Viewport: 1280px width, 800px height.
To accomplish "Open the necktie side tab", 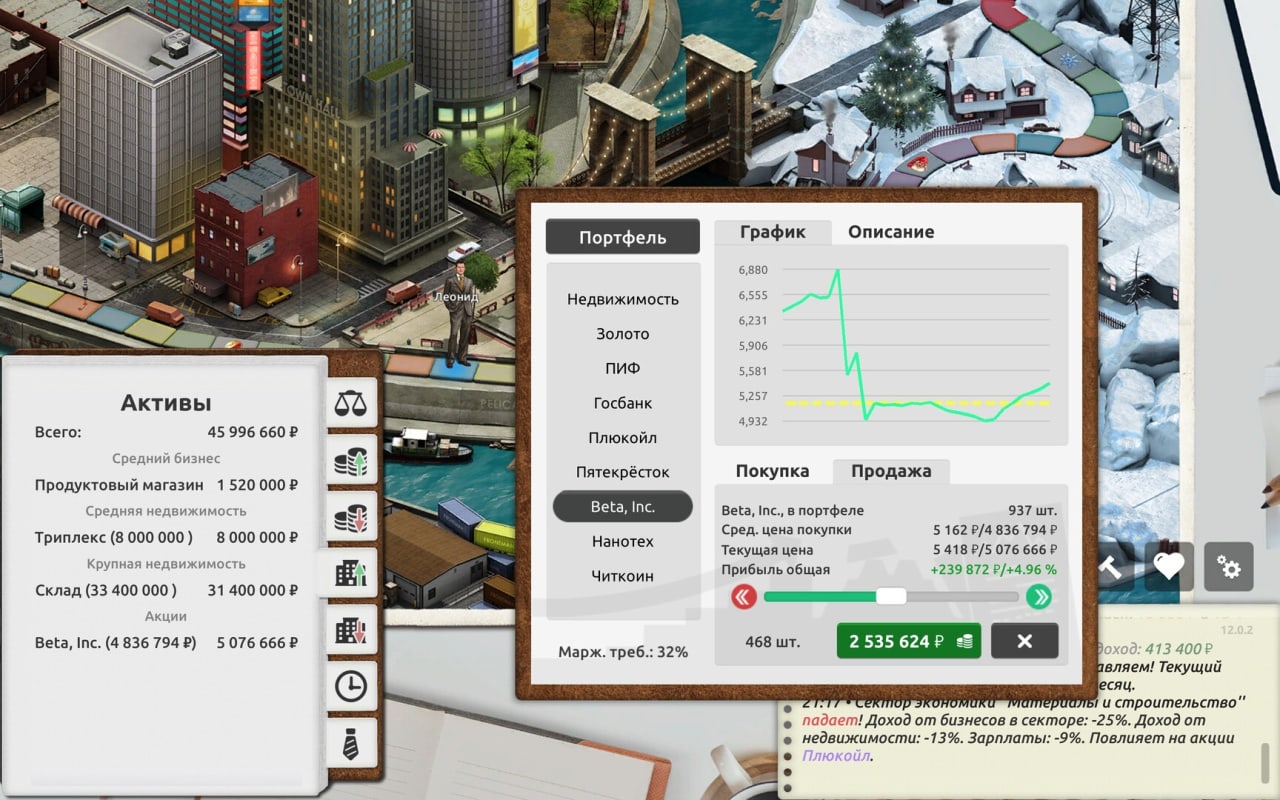I will 350,743.
